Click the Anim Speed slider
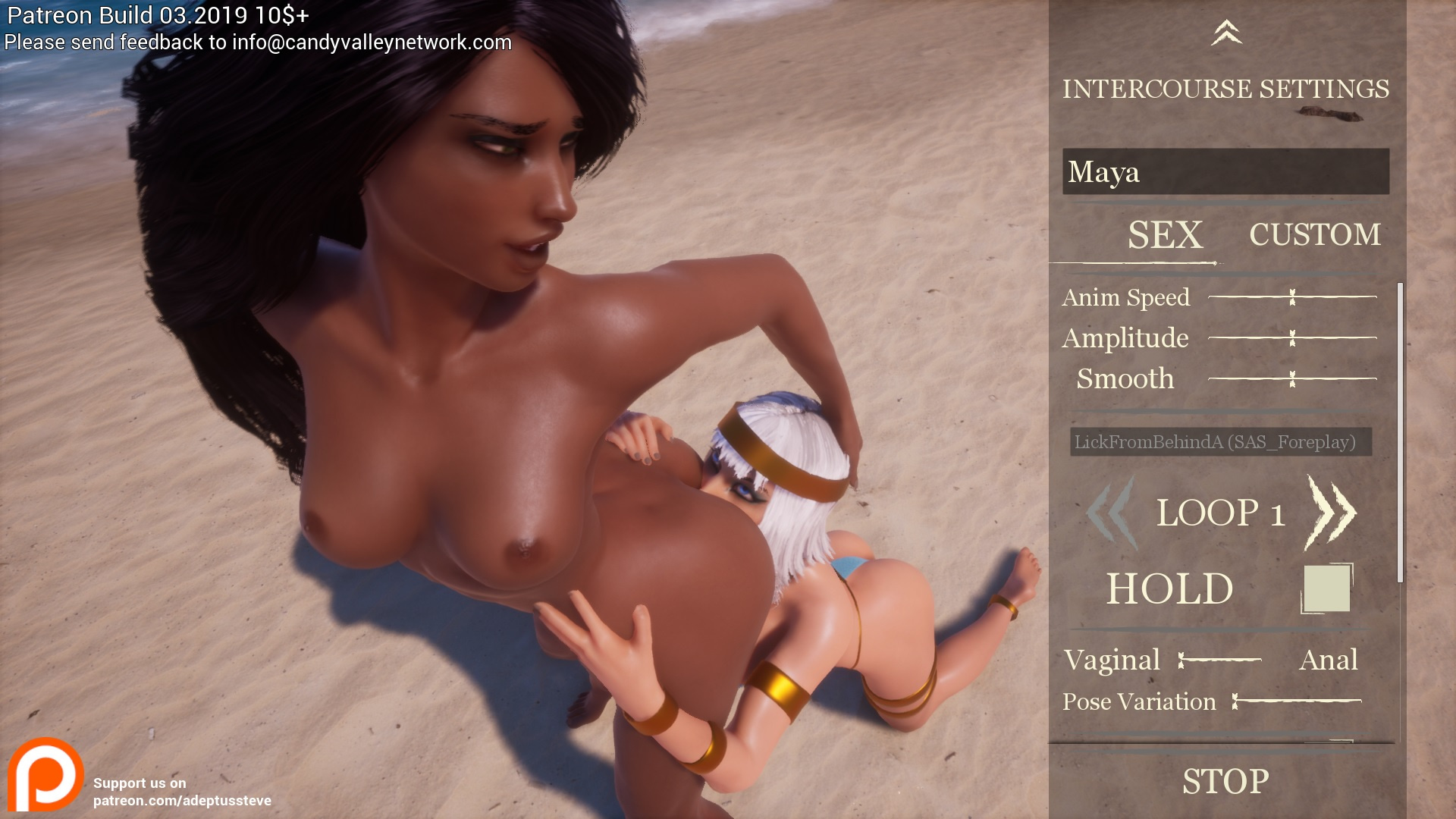The height and width of the screenshot is (819, 1456). [x=1292, y=297]
